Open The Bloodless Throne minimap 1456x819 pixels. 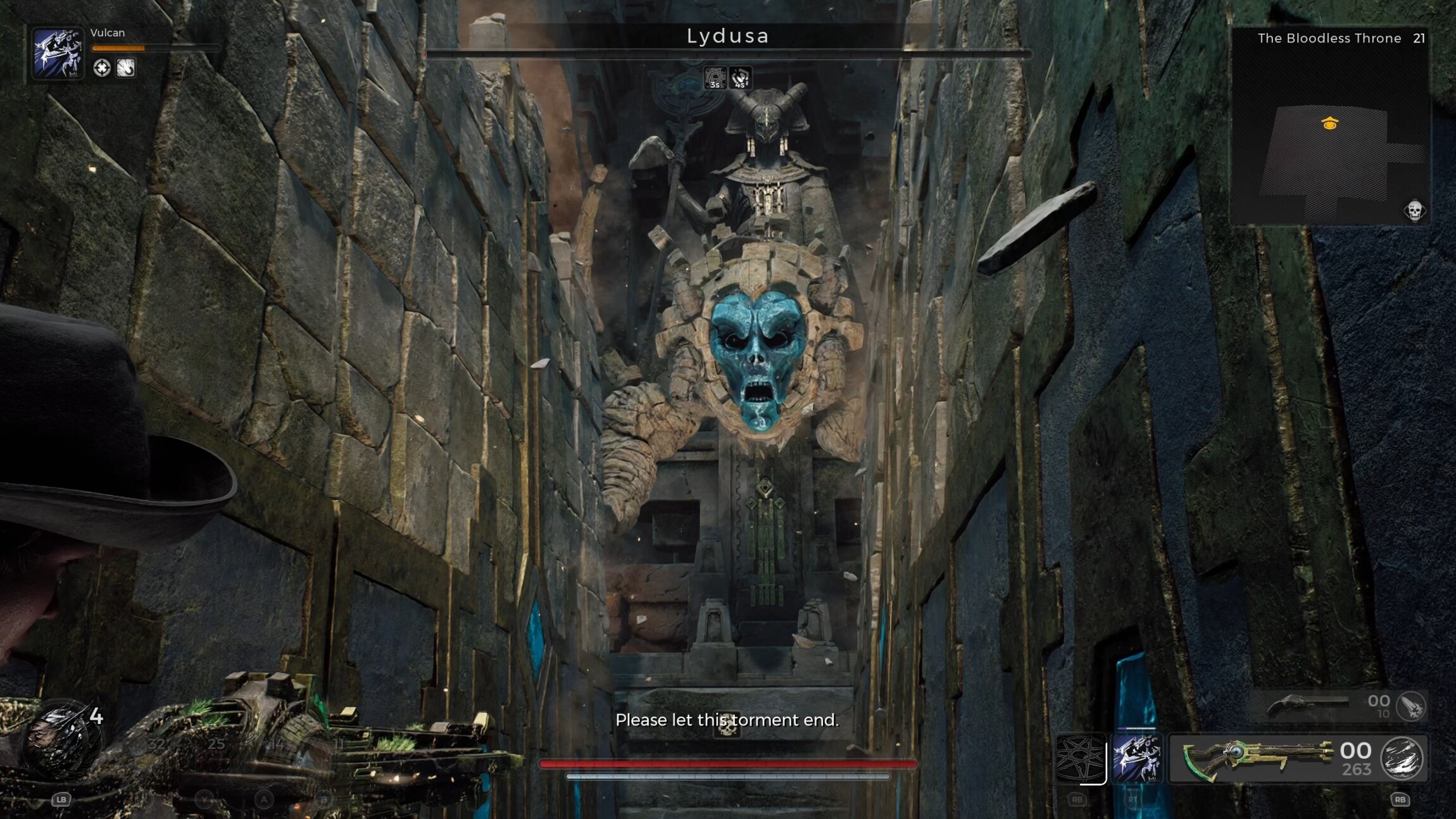pos(1329,127)
